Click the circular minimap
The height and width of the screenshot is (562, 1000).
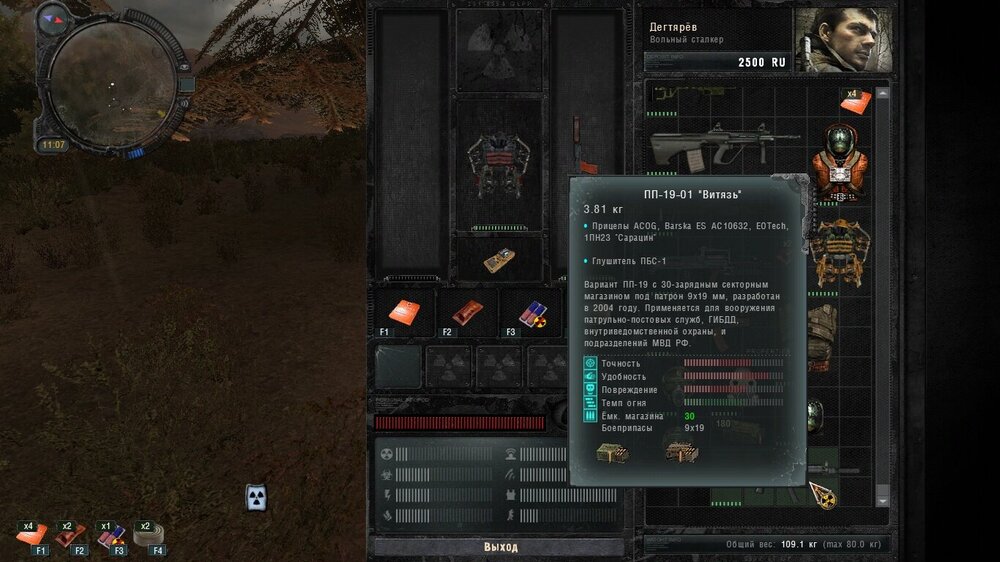click(110, 85)
